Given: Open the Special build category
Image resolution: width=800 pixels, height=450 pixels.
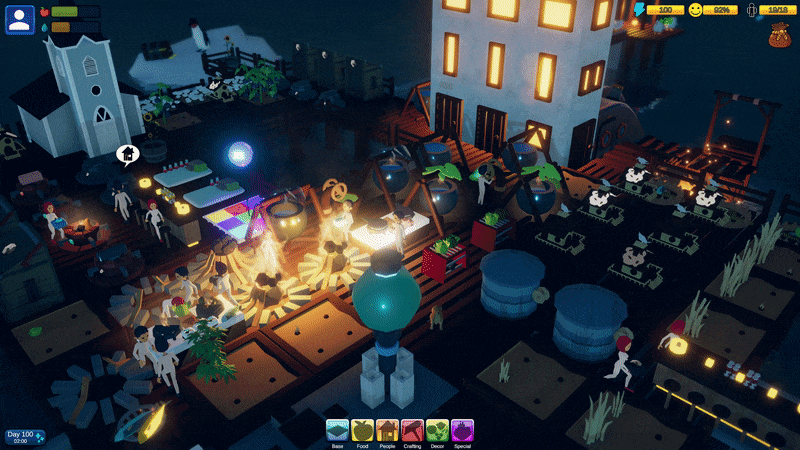Looking at the screenshot, I should (462, 431).
